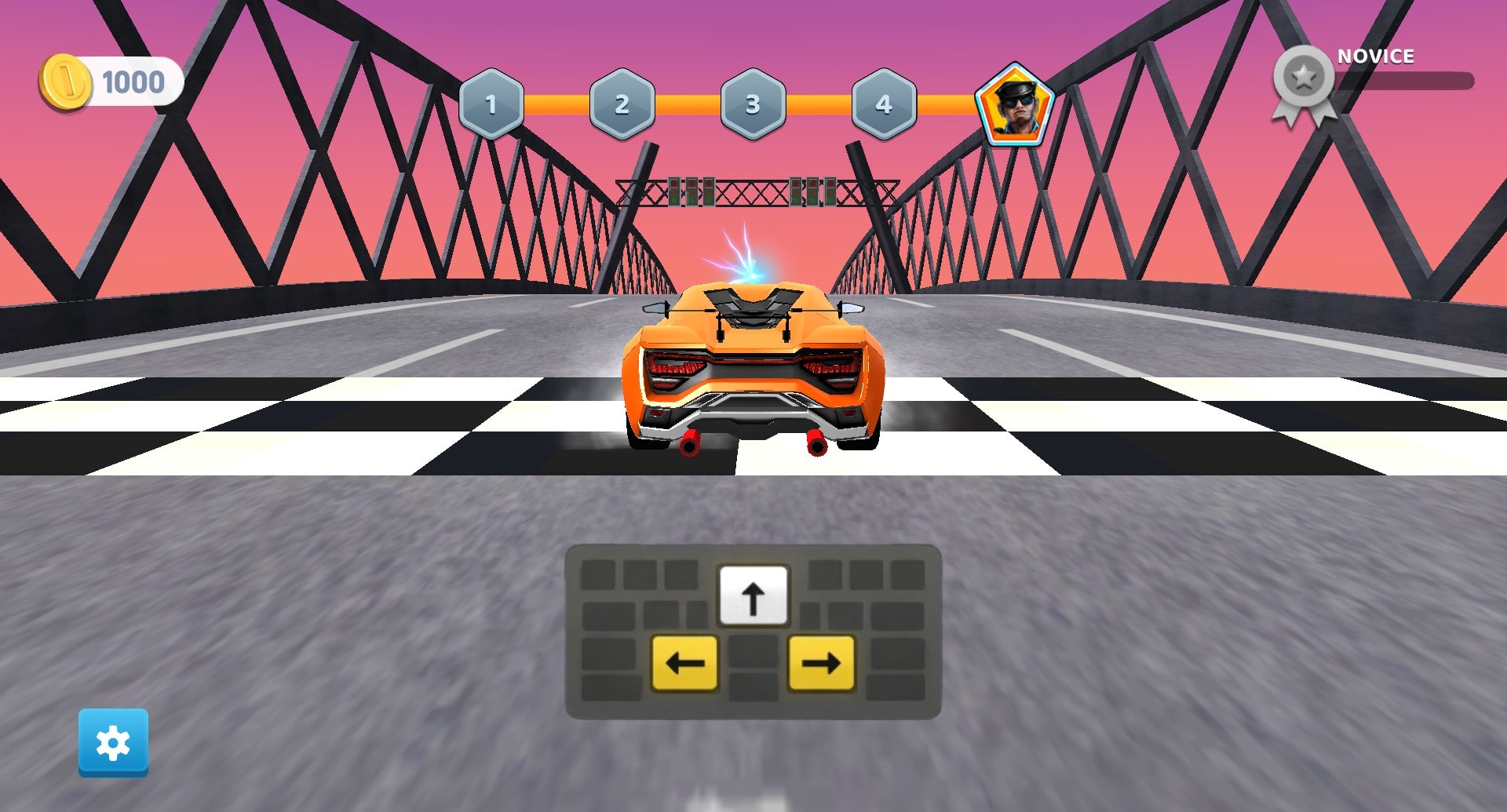Select level node 3 on the progress track
This screenshot has height=812, width=1507.
tap(754, 102)
